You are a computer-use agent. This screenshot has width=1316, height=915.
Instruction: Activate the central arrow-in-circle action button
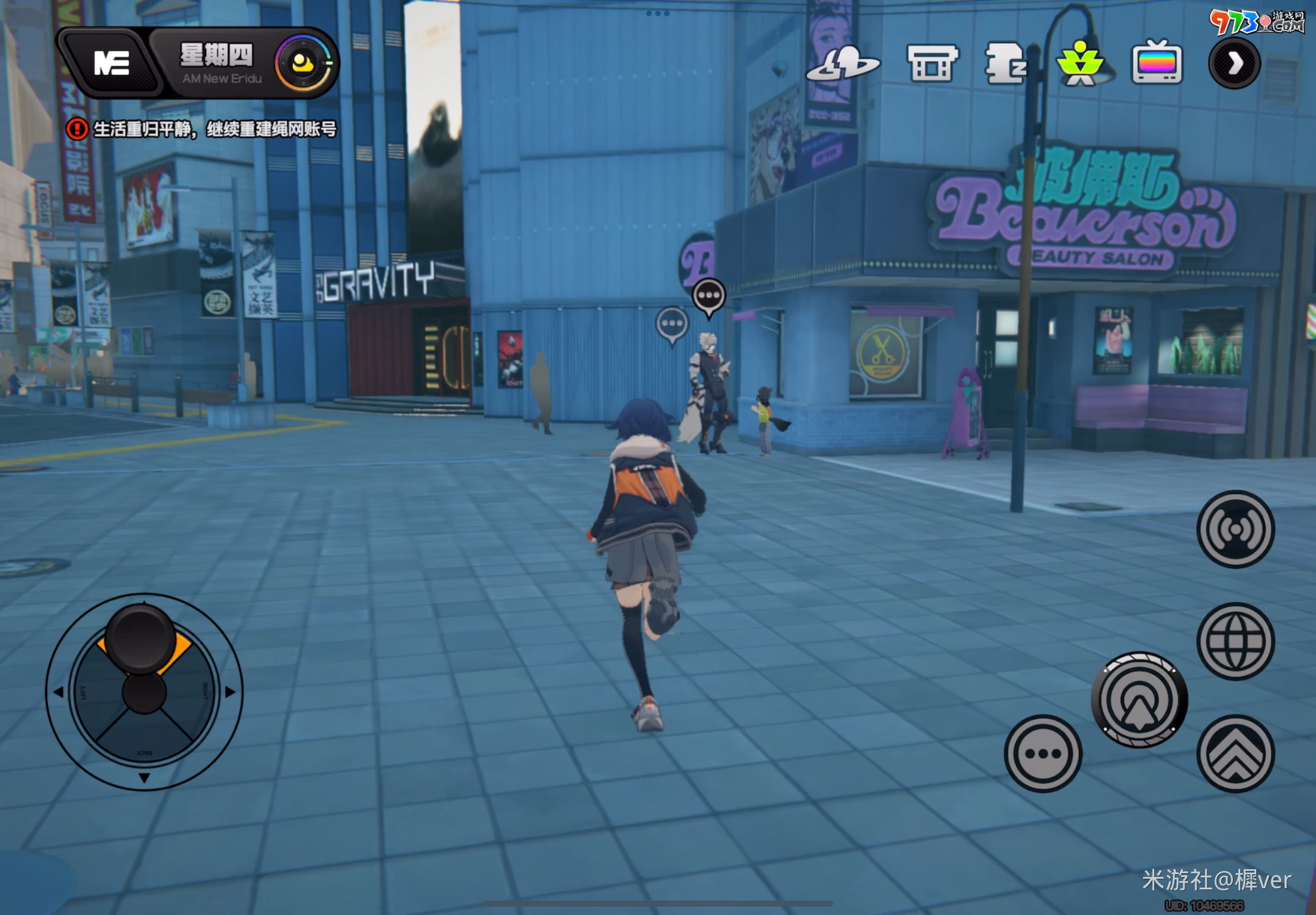1139,700
